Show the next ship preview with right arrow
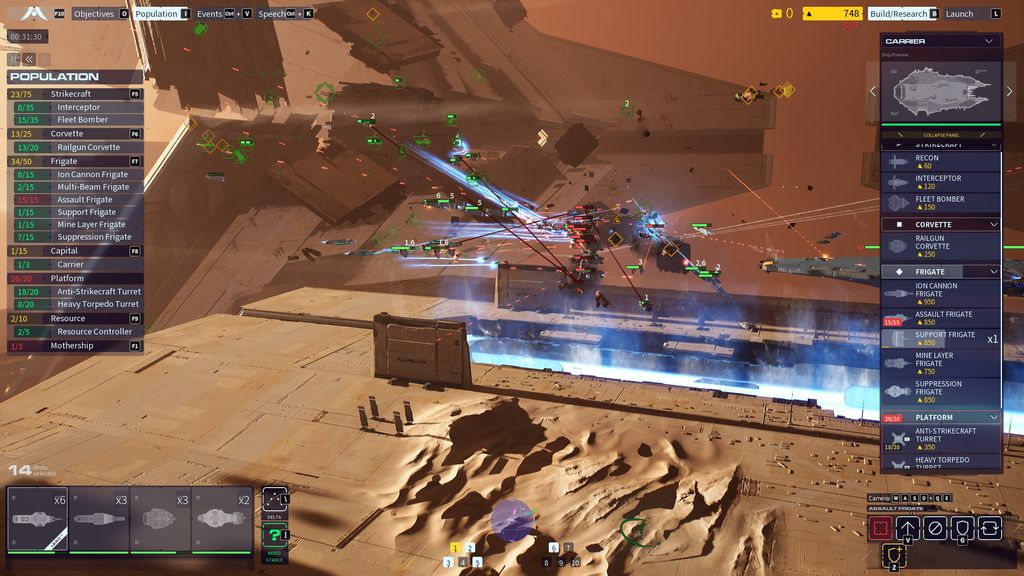The height and width of the screenshot is (576, 1024). [x=1008, y=91]
